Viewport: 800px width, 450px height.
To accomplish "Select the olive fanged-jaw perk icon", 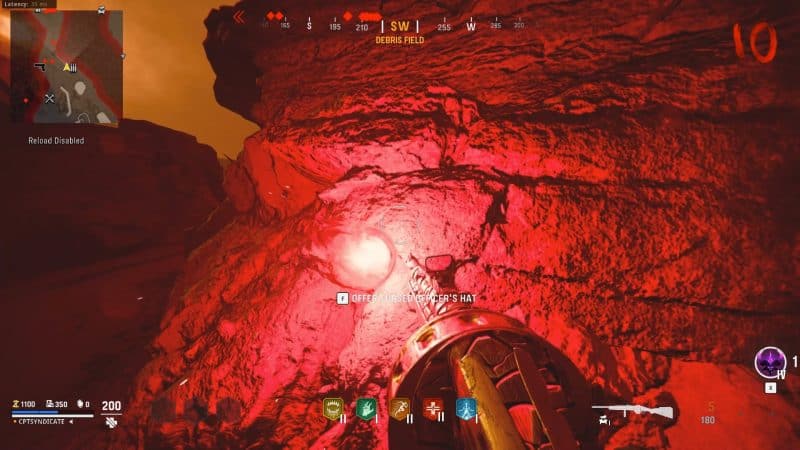I will [332, 408].
